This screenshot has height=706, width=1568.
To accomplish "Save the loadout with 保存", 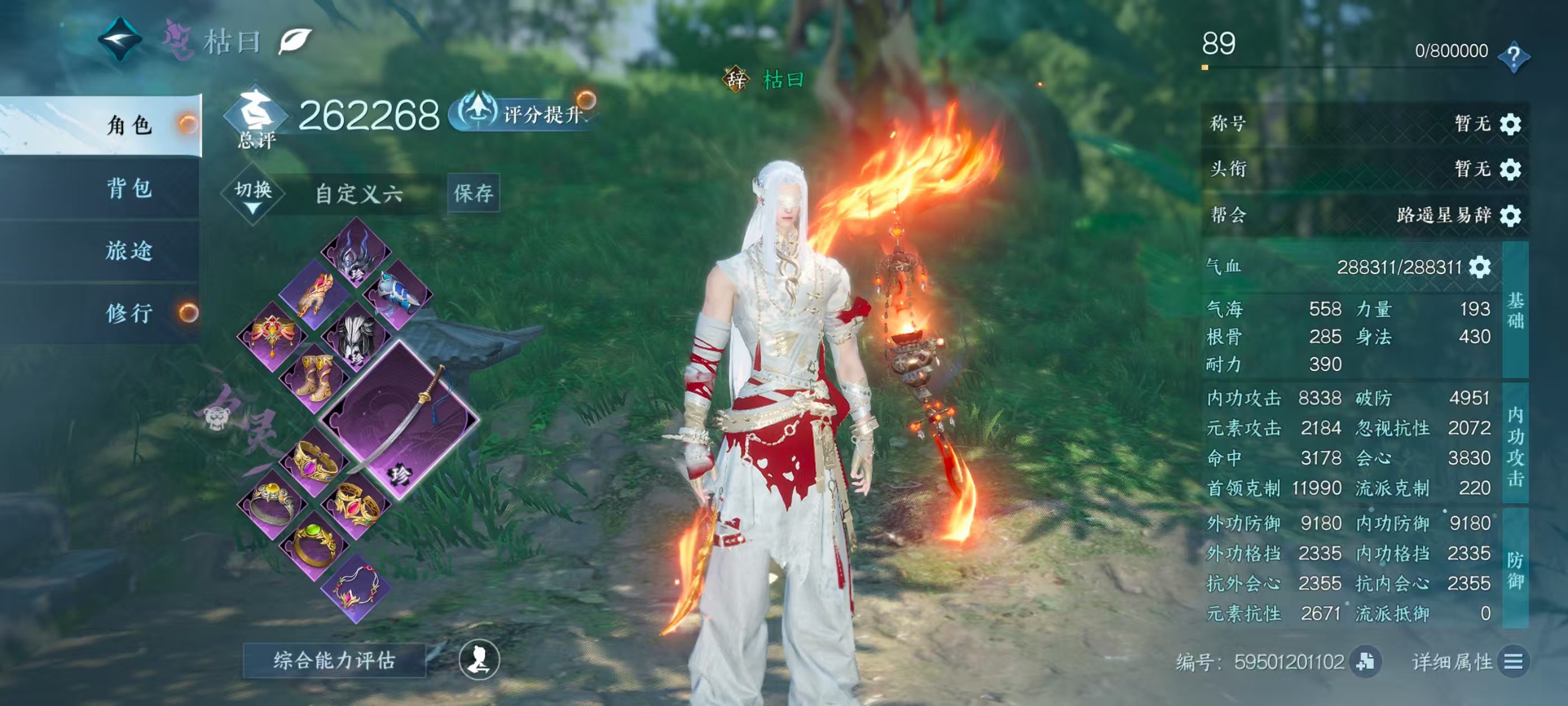I will click(473, 193).
